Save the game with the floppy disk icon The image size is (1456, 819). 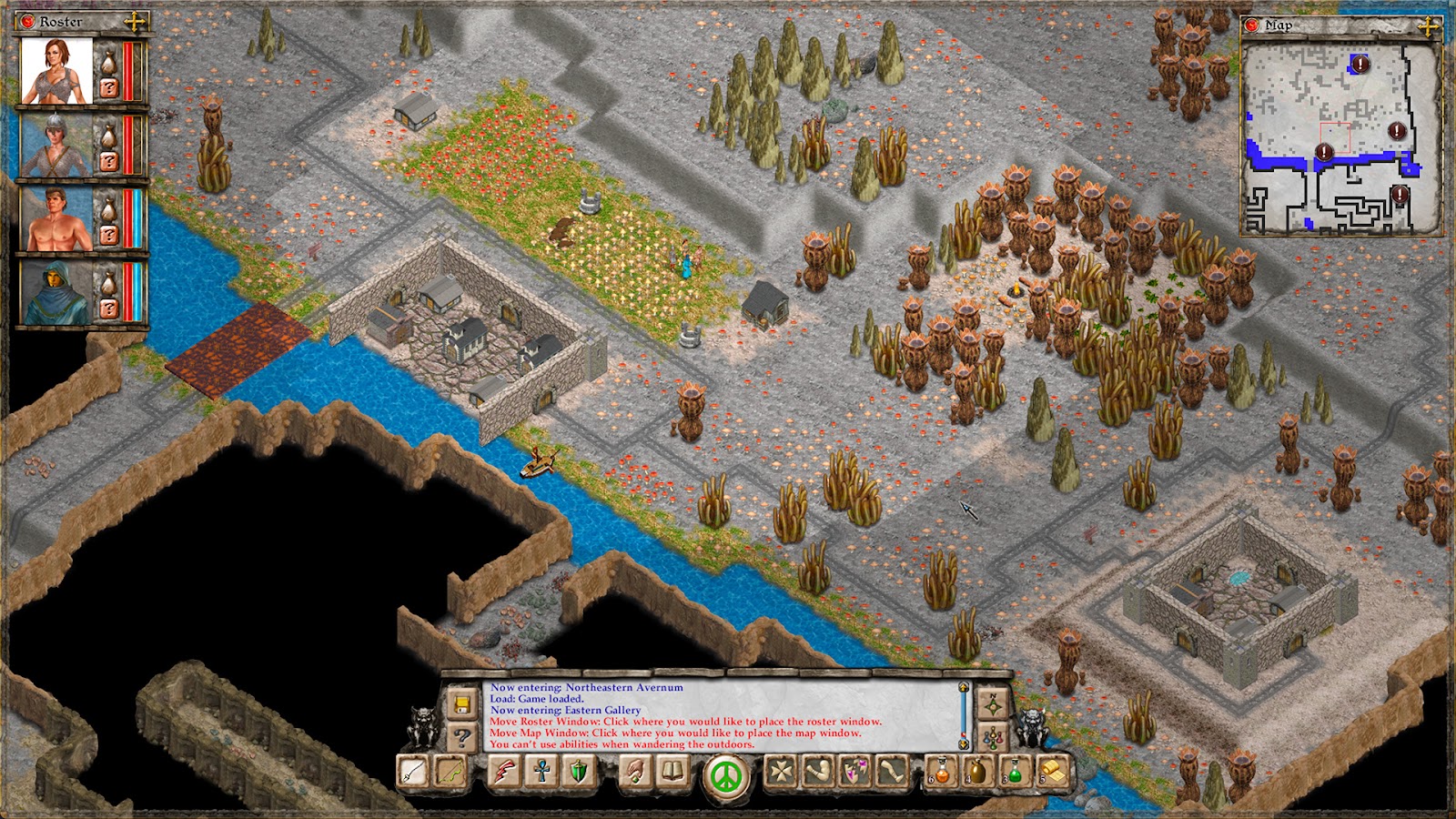461,703
